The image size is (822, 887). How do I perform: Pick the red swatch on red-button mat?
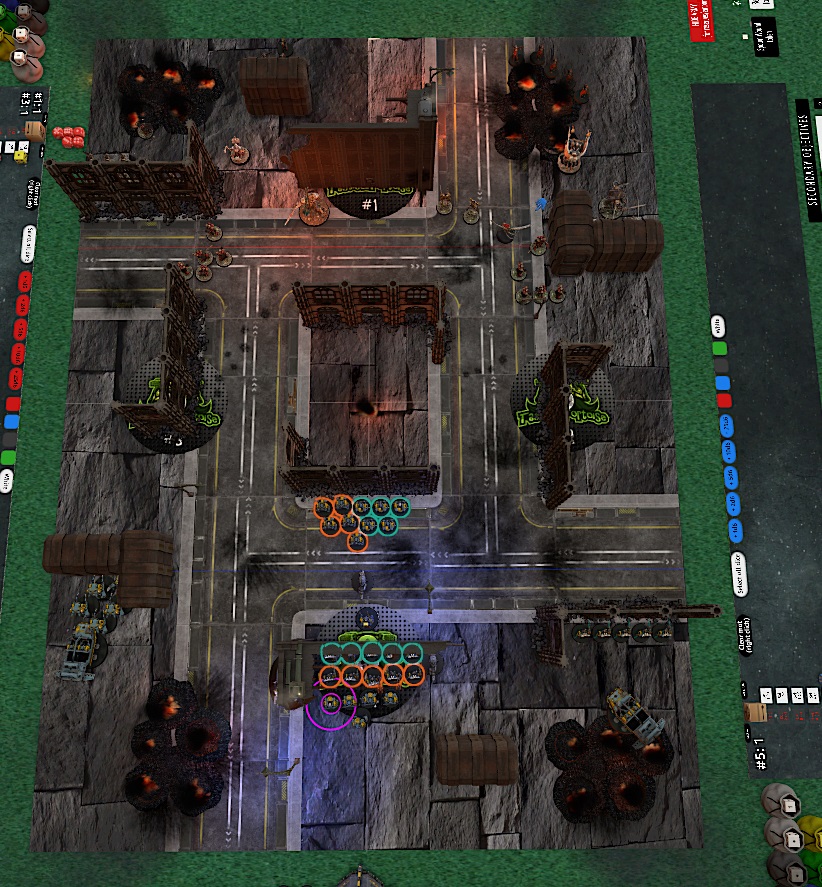point(12,404)
